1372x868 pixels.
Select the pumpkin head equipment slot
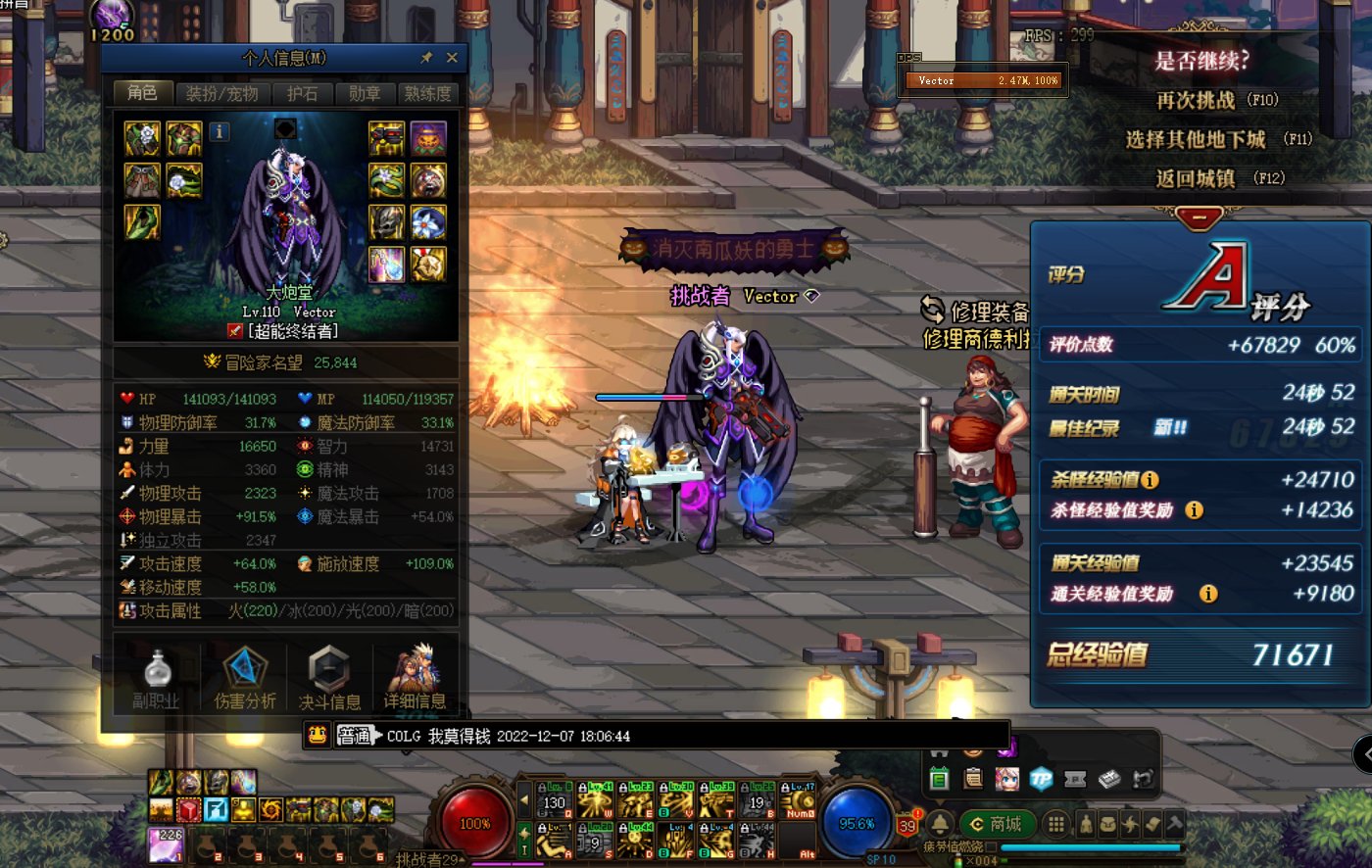428,139
